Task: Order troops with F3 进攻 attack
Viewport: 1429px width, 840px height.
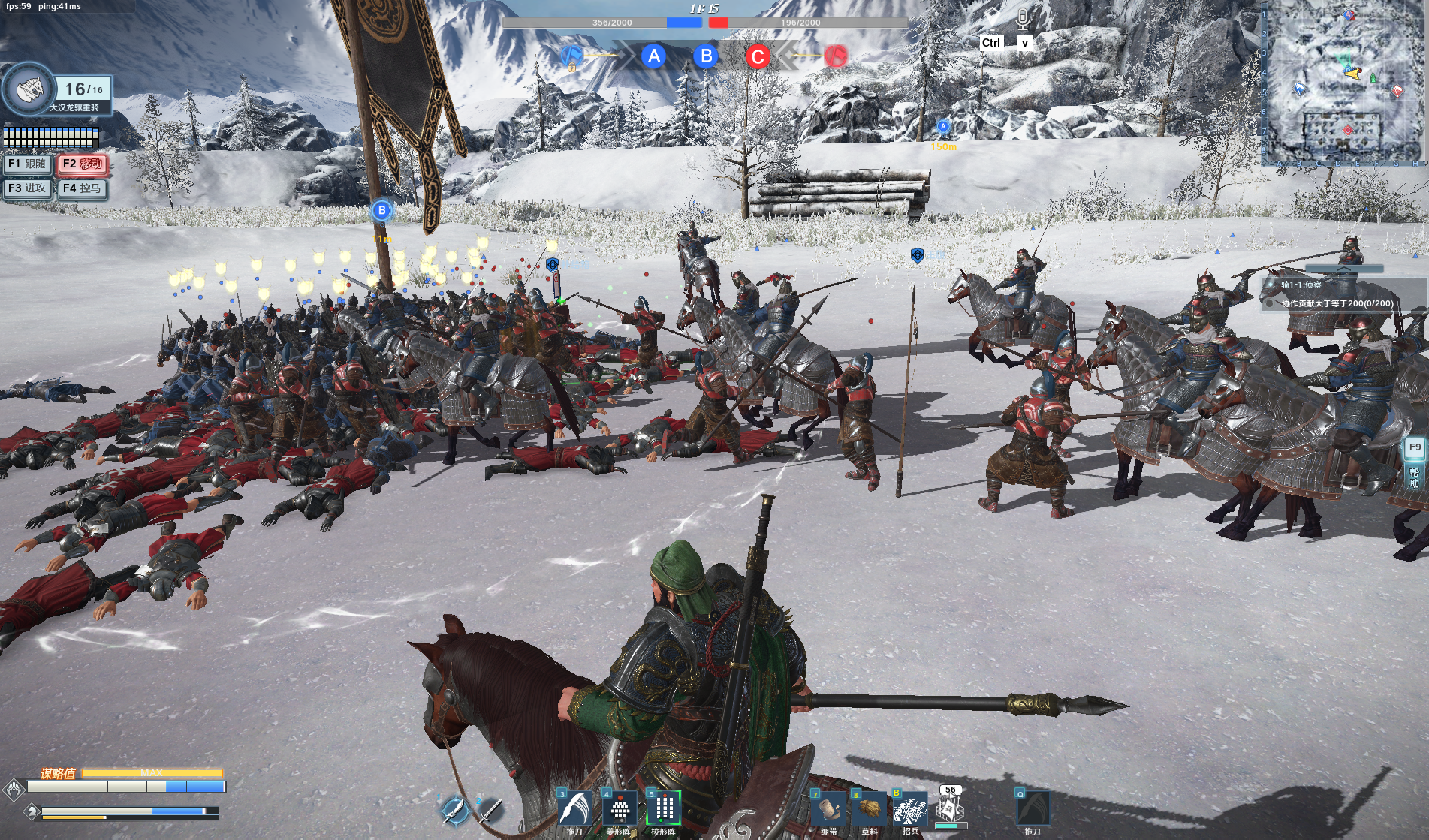Action: pyautogui.click(x=27, y=188)
